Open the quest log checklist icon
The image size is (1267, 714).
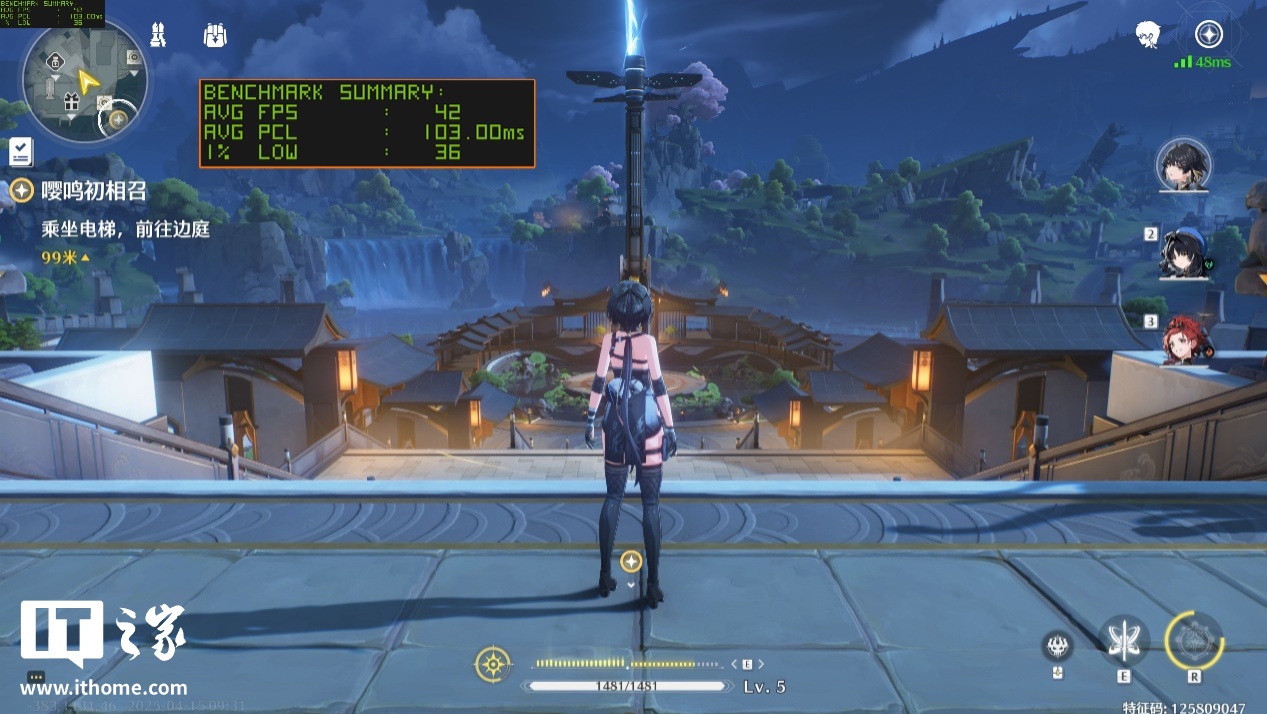pos(21,152)
